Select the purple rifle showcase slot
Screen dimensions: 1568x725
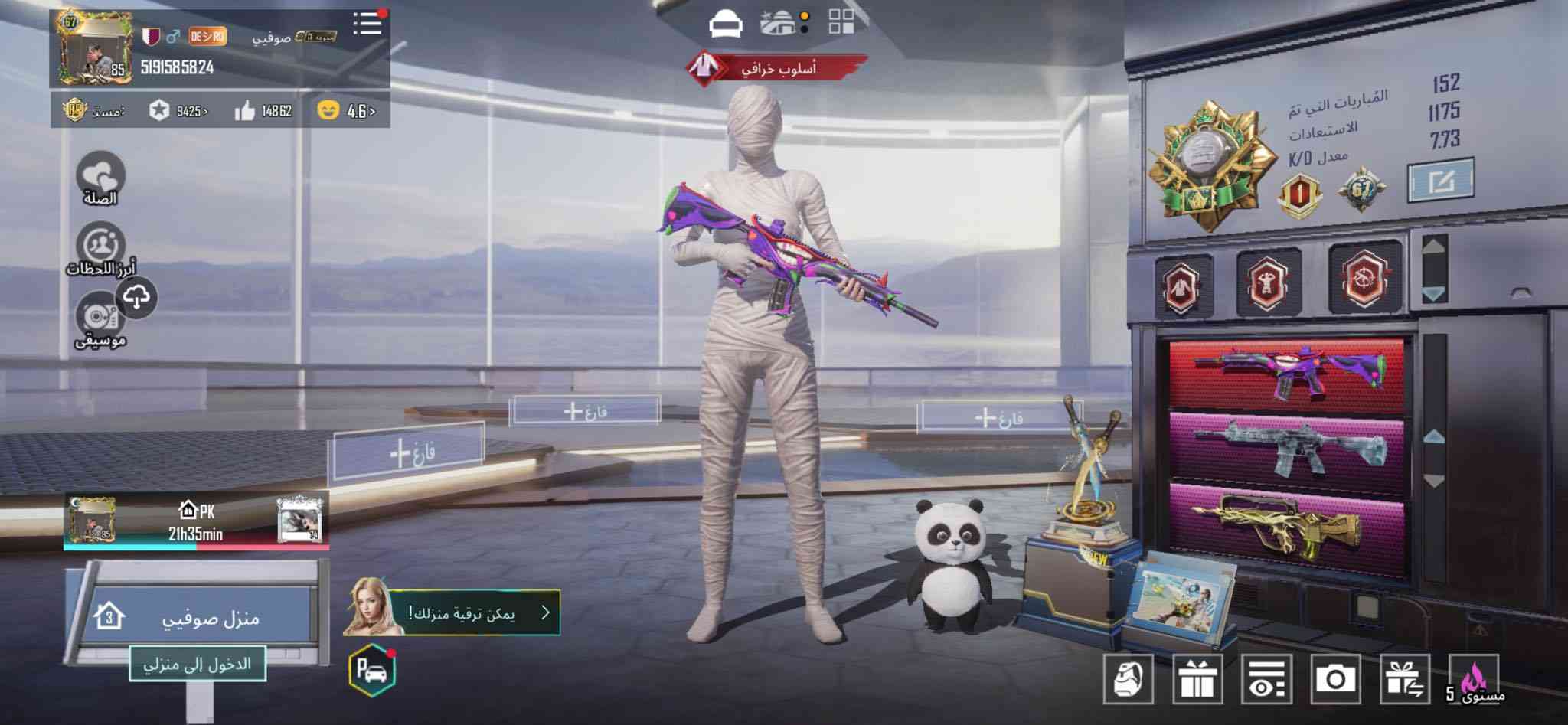(1288, 371)
